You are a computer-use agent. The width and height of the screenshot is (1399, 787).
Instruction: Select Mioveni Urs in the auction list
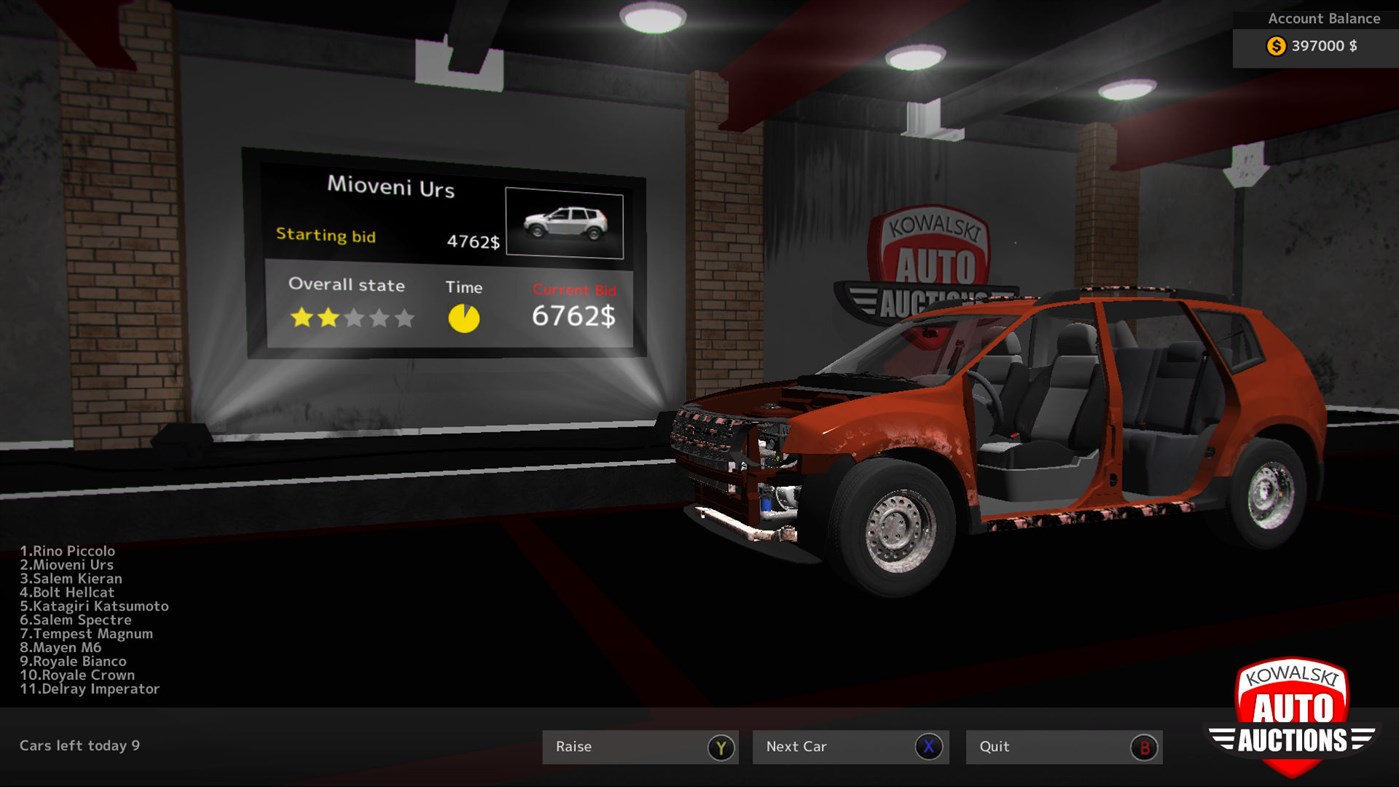(x=64, y=564)
